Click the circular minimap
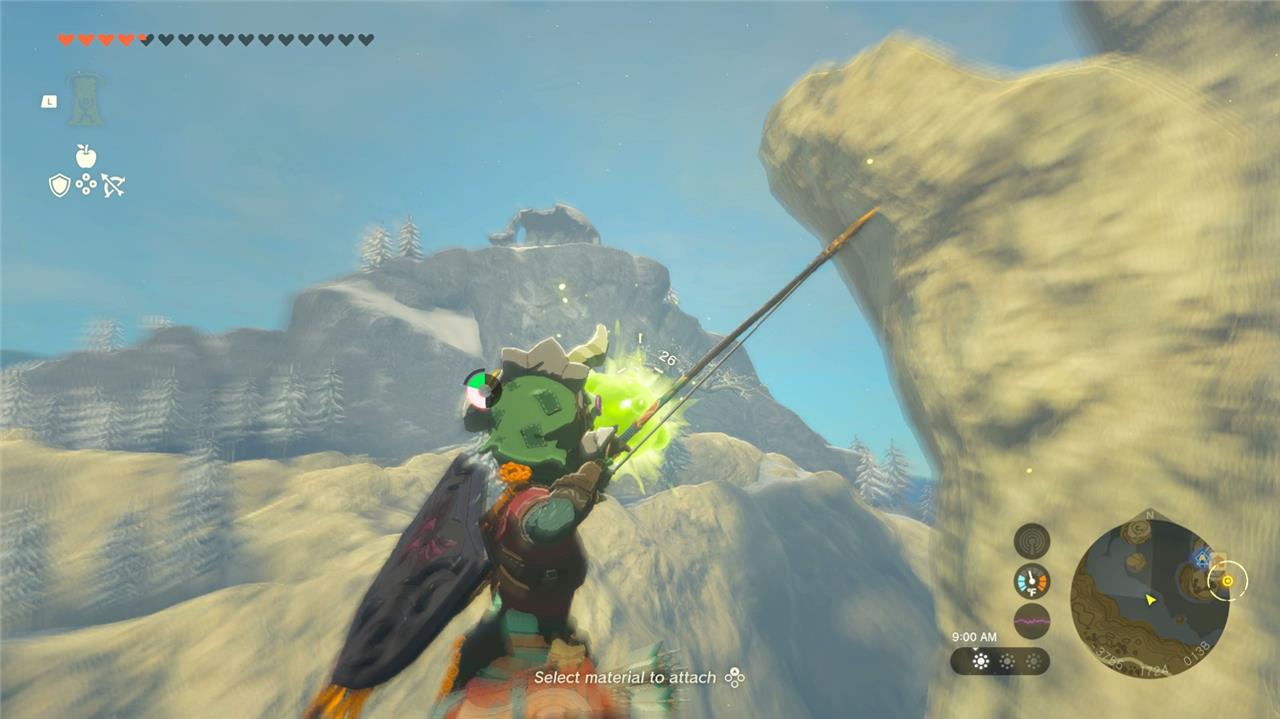Viewport: 1280px width, 719px height. point(1150,596)
